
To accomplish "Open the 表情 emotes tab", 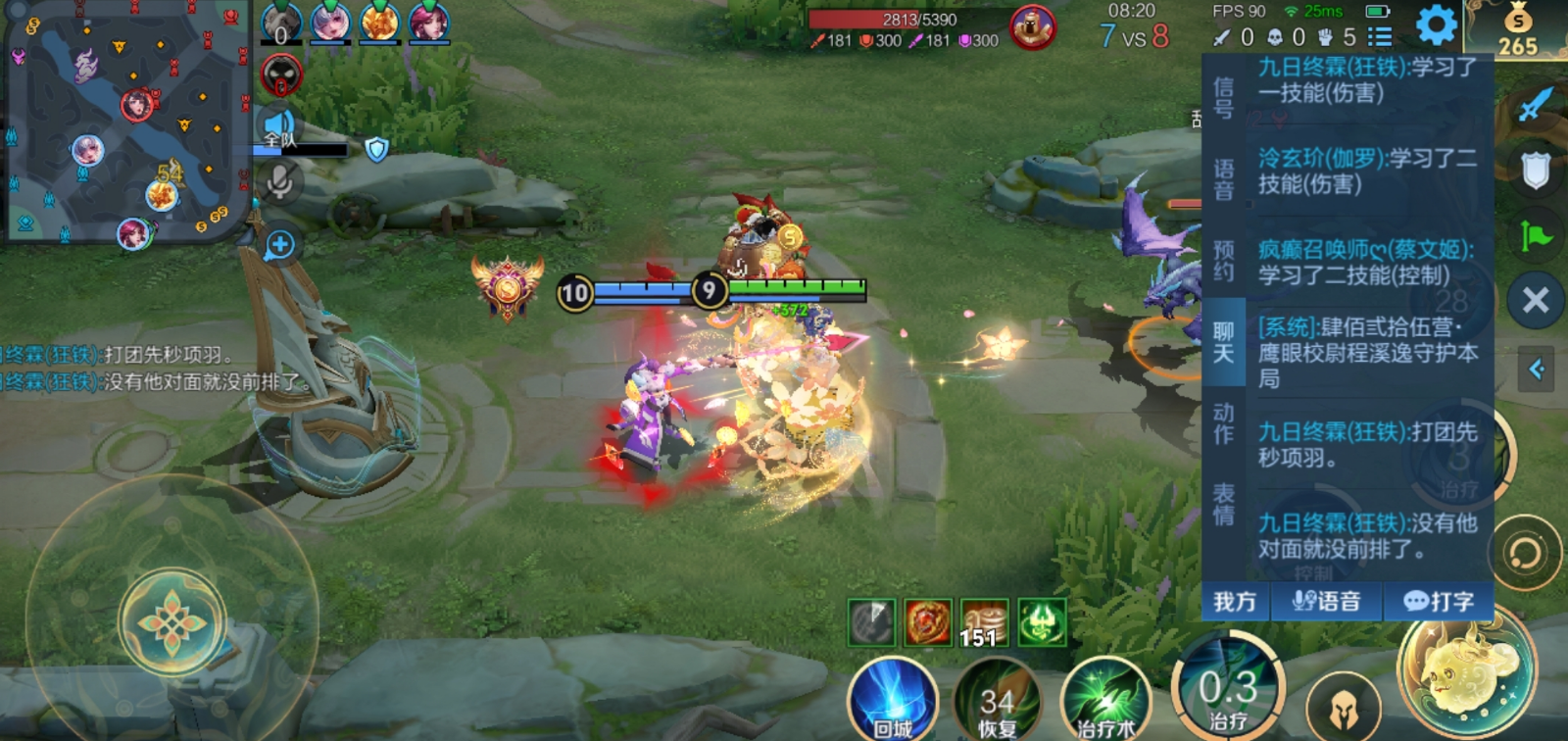I will tap(1224, 505).
